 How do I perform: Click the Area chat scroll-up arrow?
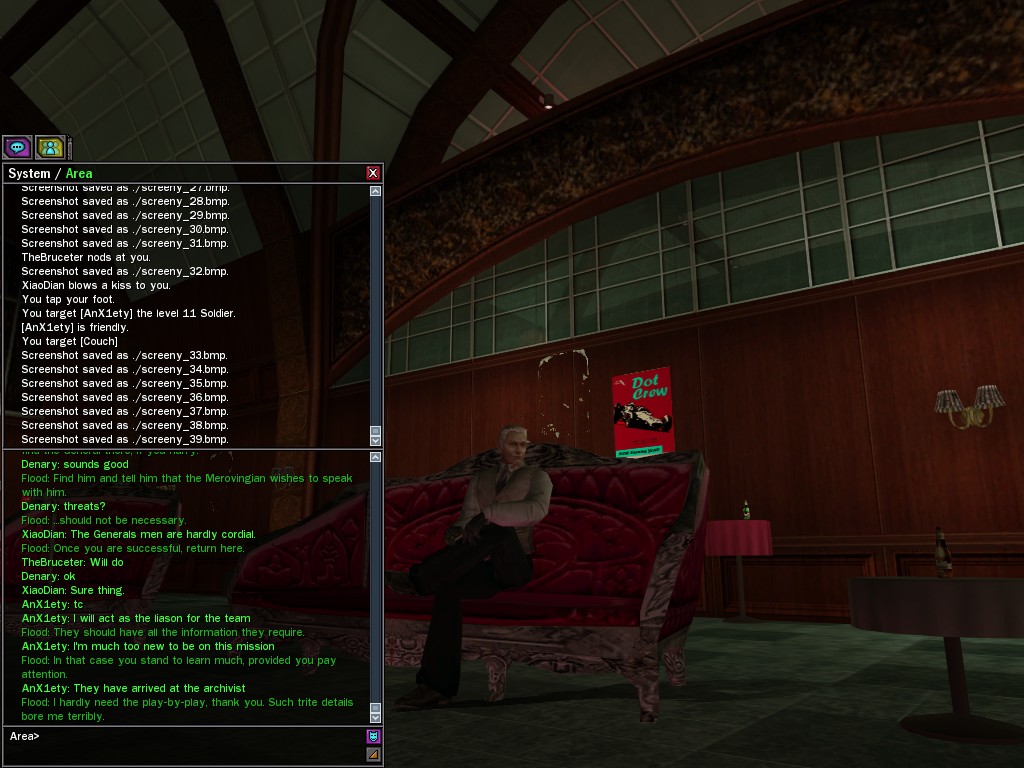click(x=376, y=457)
